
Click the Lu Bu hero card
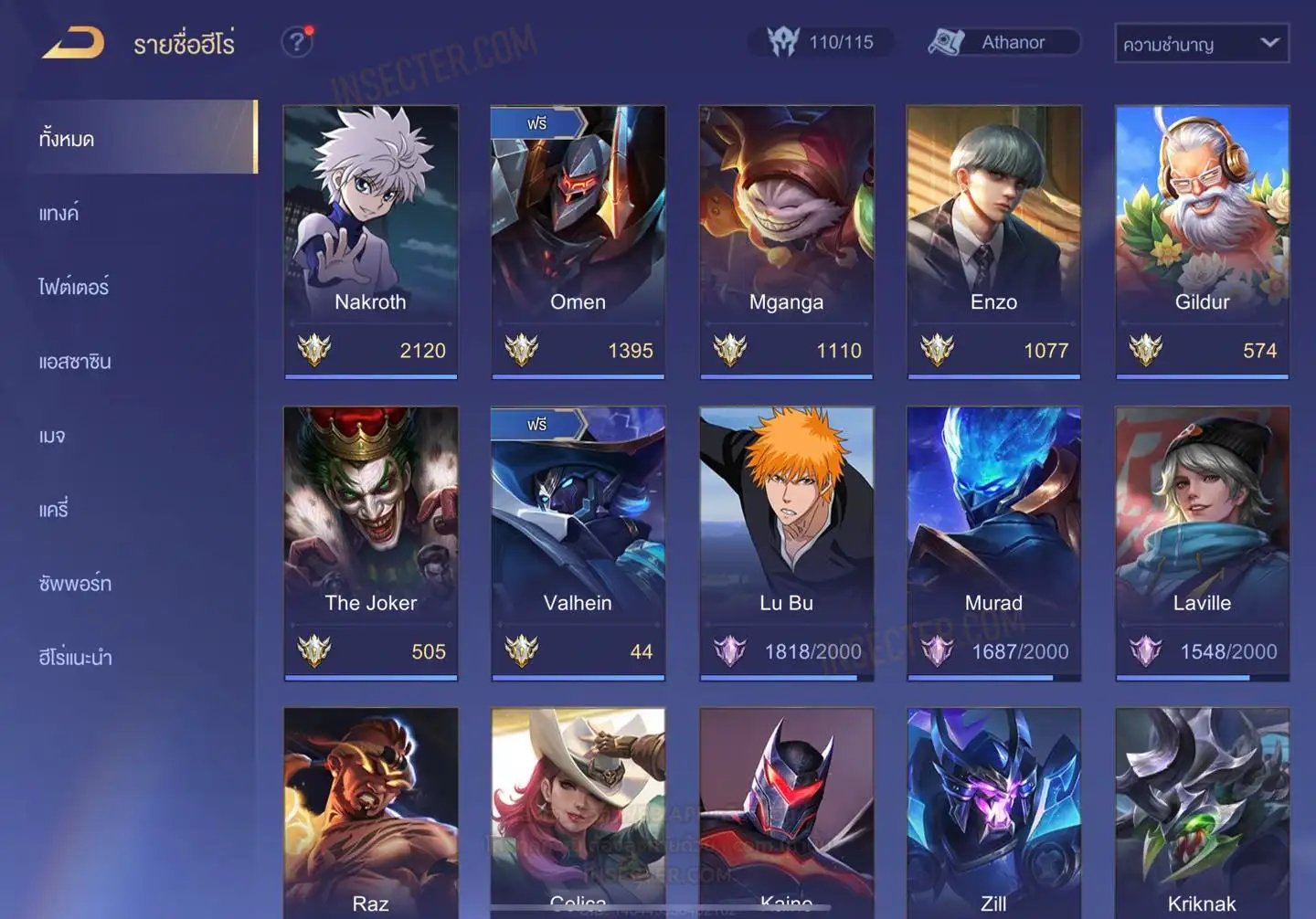786,543
